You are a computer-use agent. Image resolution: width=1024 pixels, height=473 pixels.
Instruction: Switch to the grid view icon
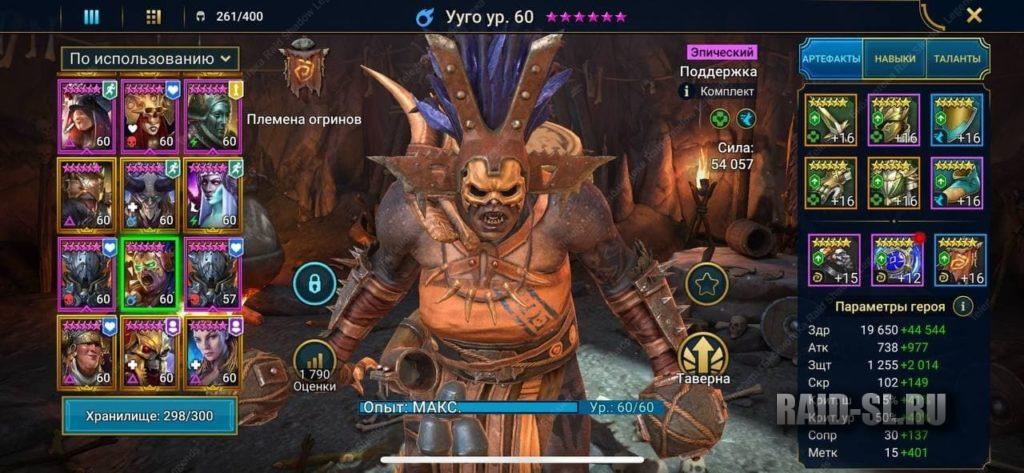pos(153,16)
